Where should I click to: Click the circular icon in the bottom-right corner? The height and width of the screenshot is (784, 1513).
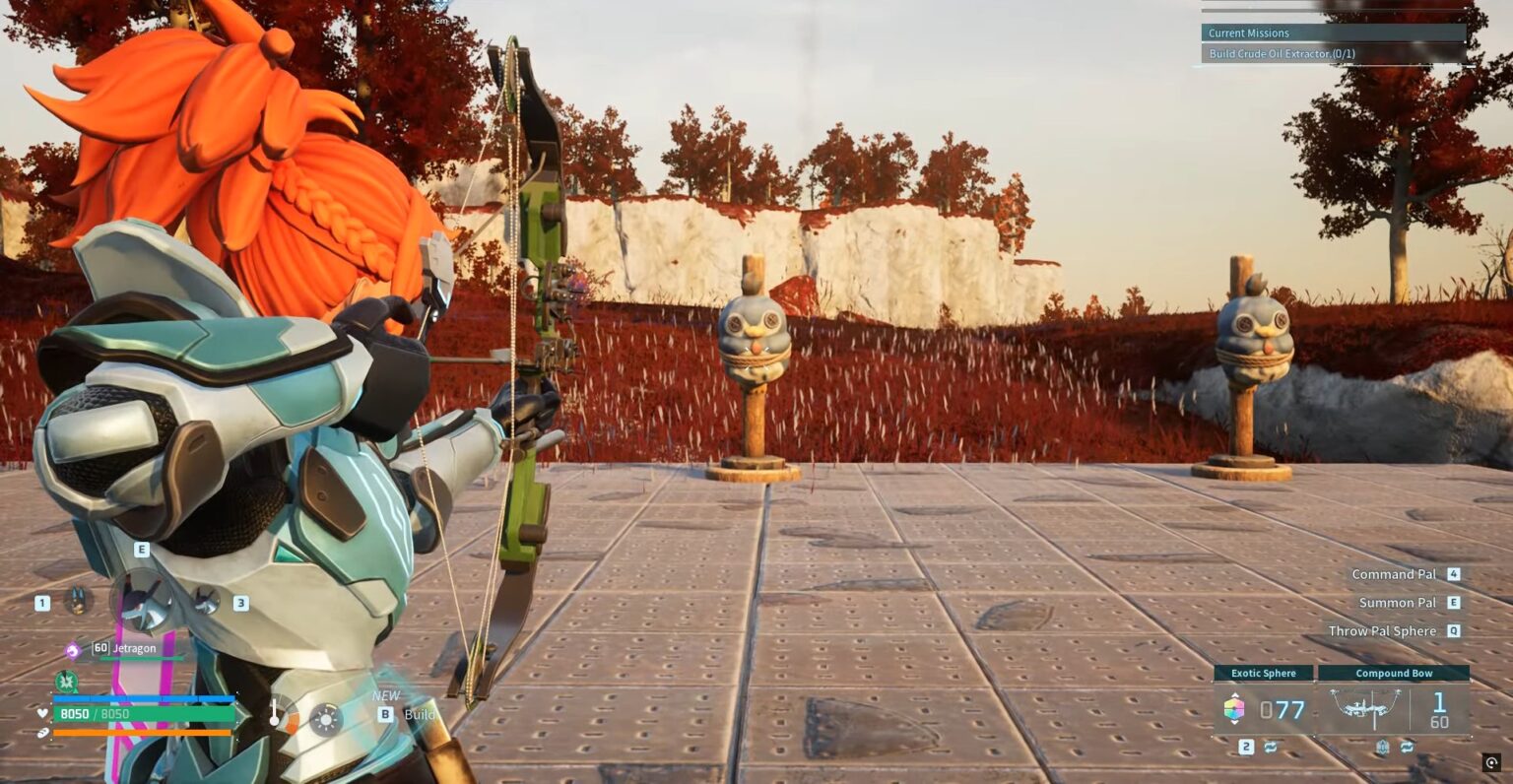pyautogui.click(x=1491, y=762)
